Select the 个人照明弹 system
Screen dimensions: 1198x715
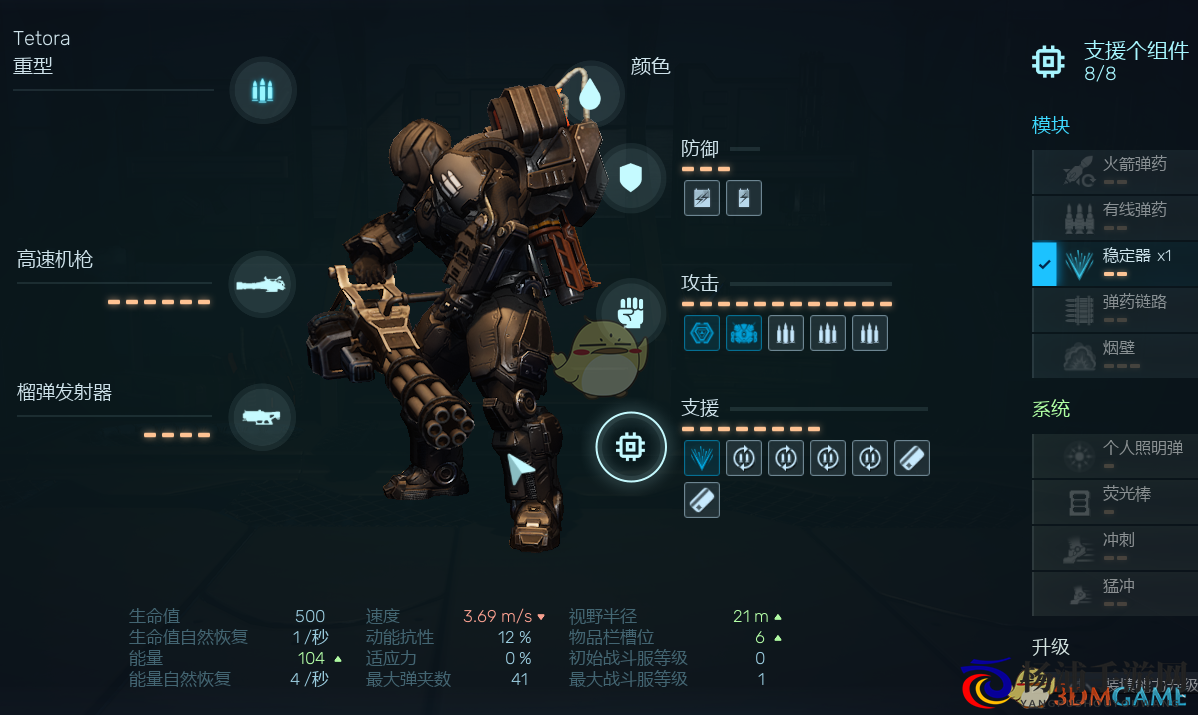pos(1114,456)
